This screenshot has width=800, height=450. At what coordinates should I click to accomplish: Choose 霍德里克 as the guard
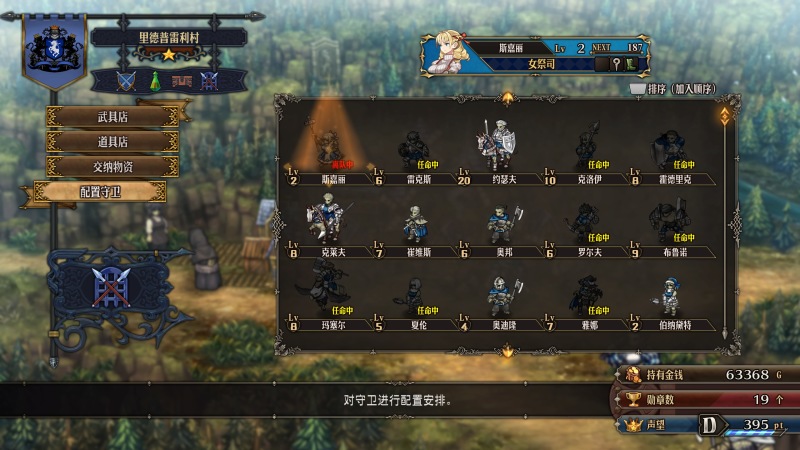670,152
